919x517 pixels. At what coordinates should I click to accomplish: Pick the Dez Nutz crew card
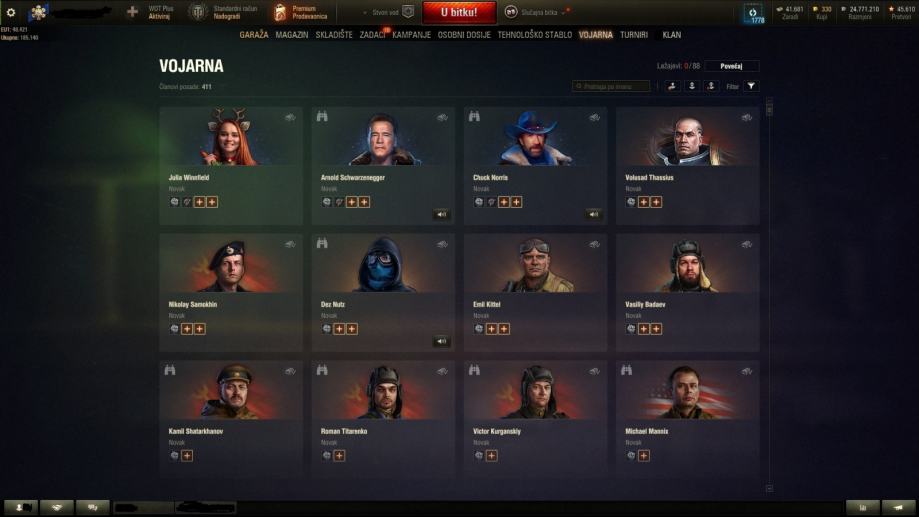coord(383,292)
